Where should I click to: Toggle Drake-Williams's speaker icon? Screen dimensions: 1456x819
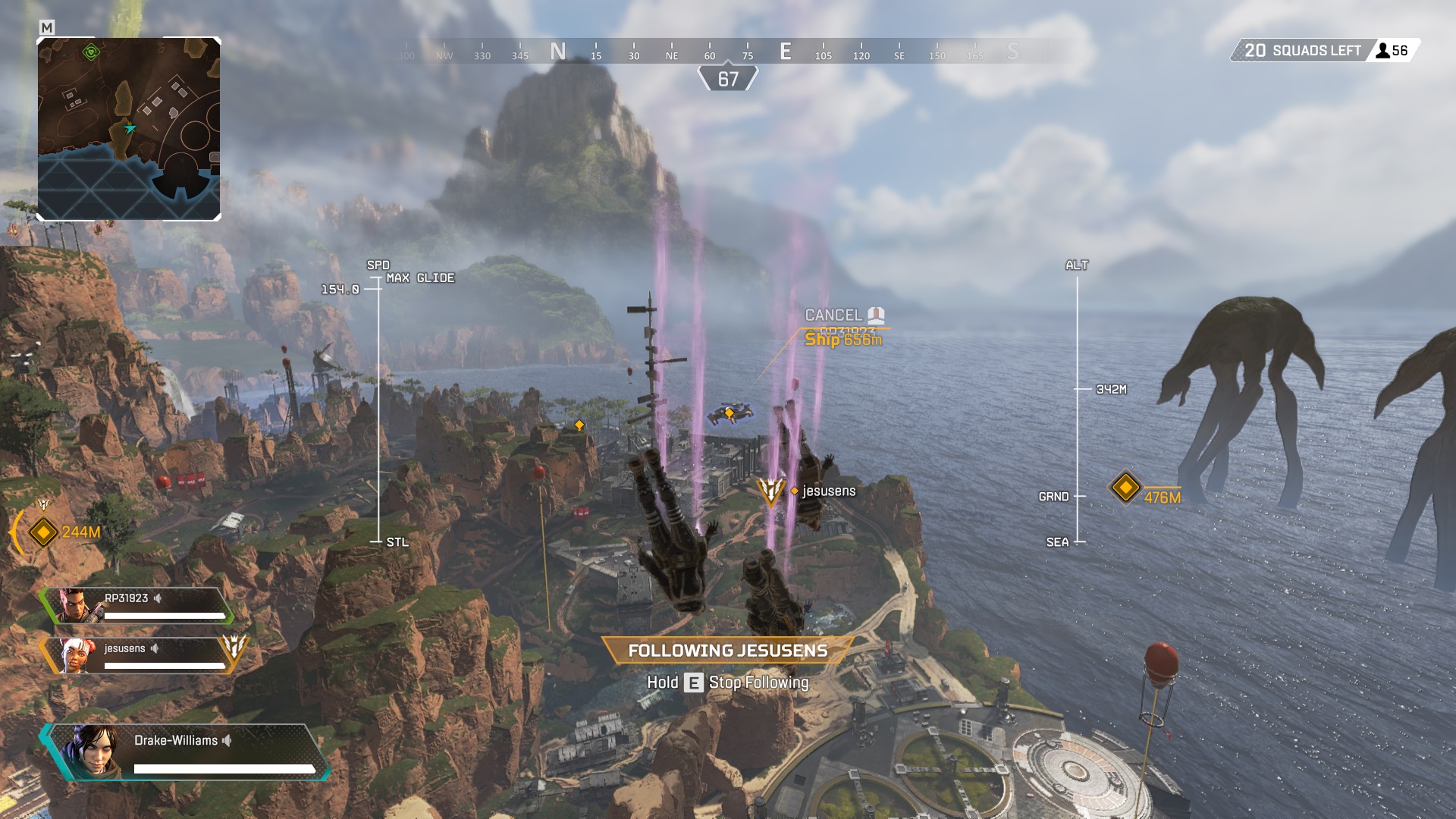click(228, 741)
